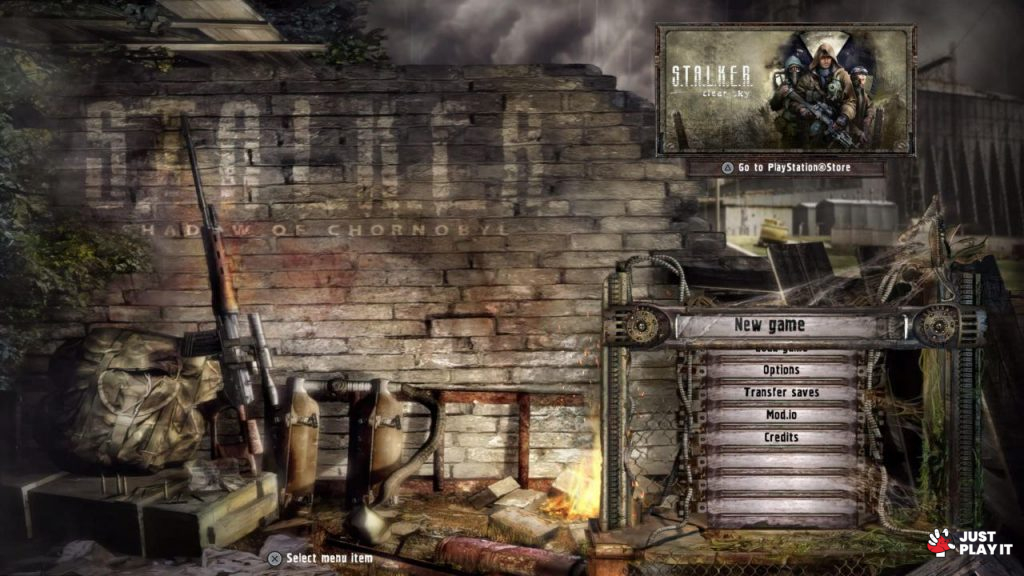Viewport: 1024px width, 576px height.
Task: Choose the Transfer saves entry
Action: (781, 393)
